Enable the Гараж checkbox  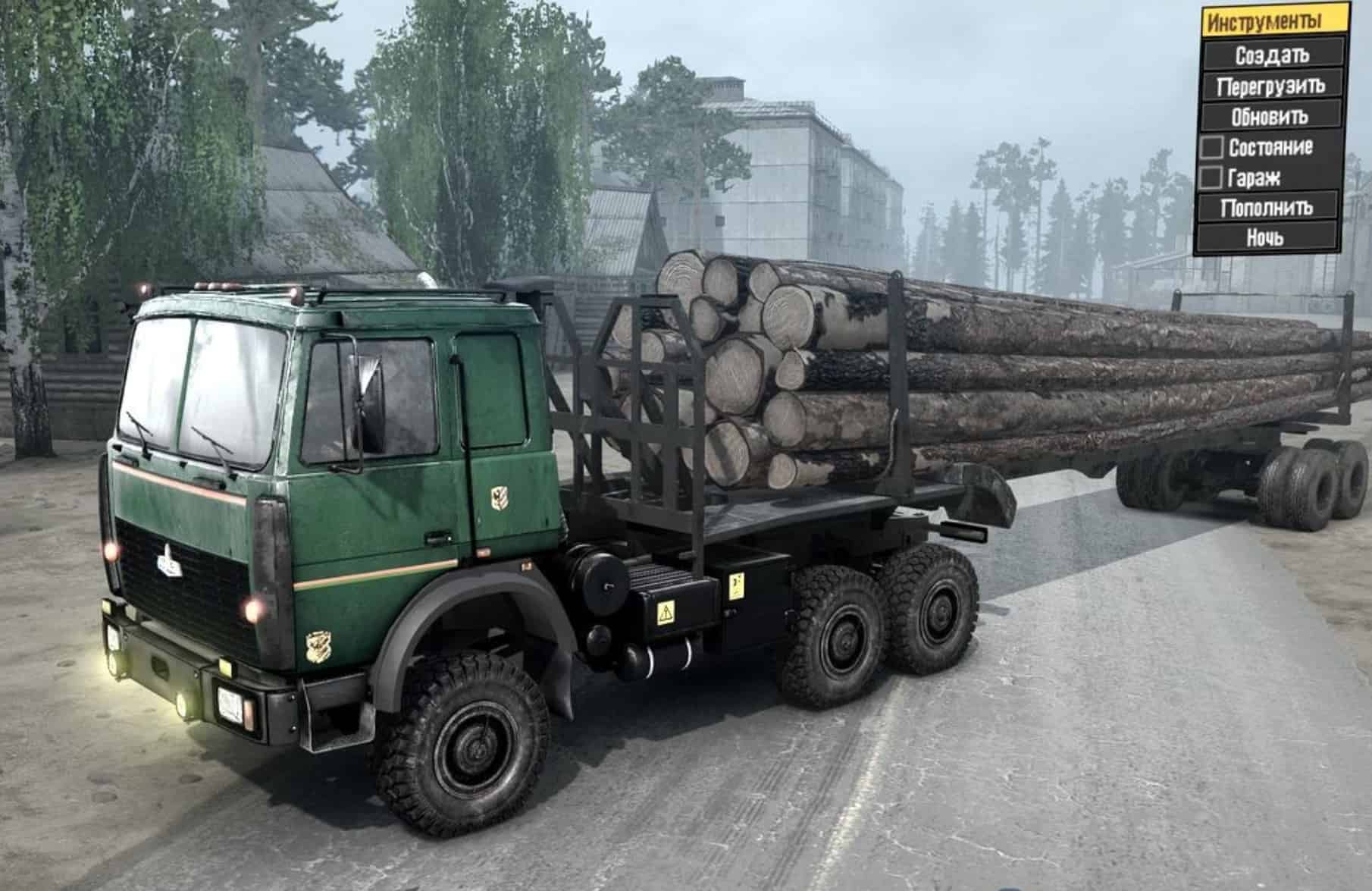click(1212, 178)
